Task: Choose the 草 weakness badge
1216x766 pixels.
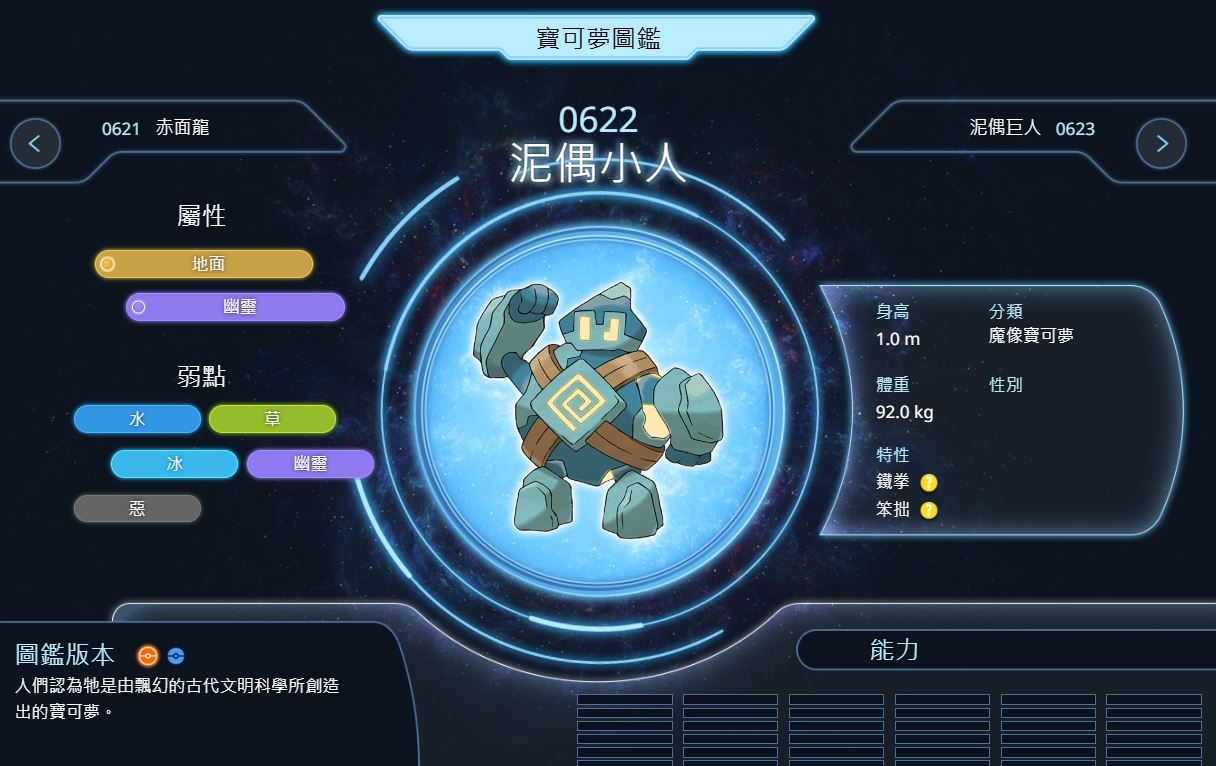Action: pos(272,420)
